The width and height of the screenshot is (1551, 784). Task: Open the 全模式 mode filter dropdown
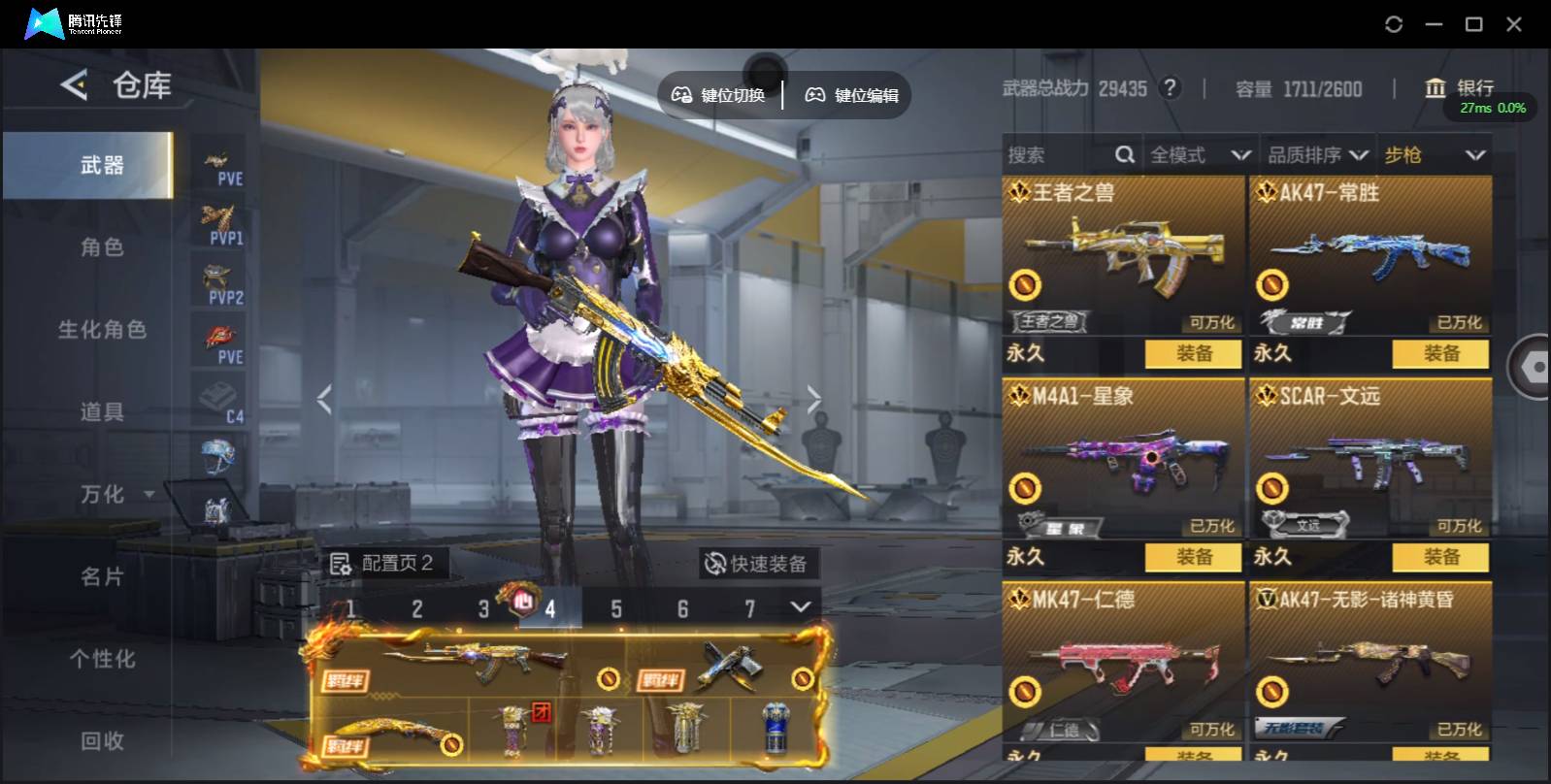coord(1200,155)
